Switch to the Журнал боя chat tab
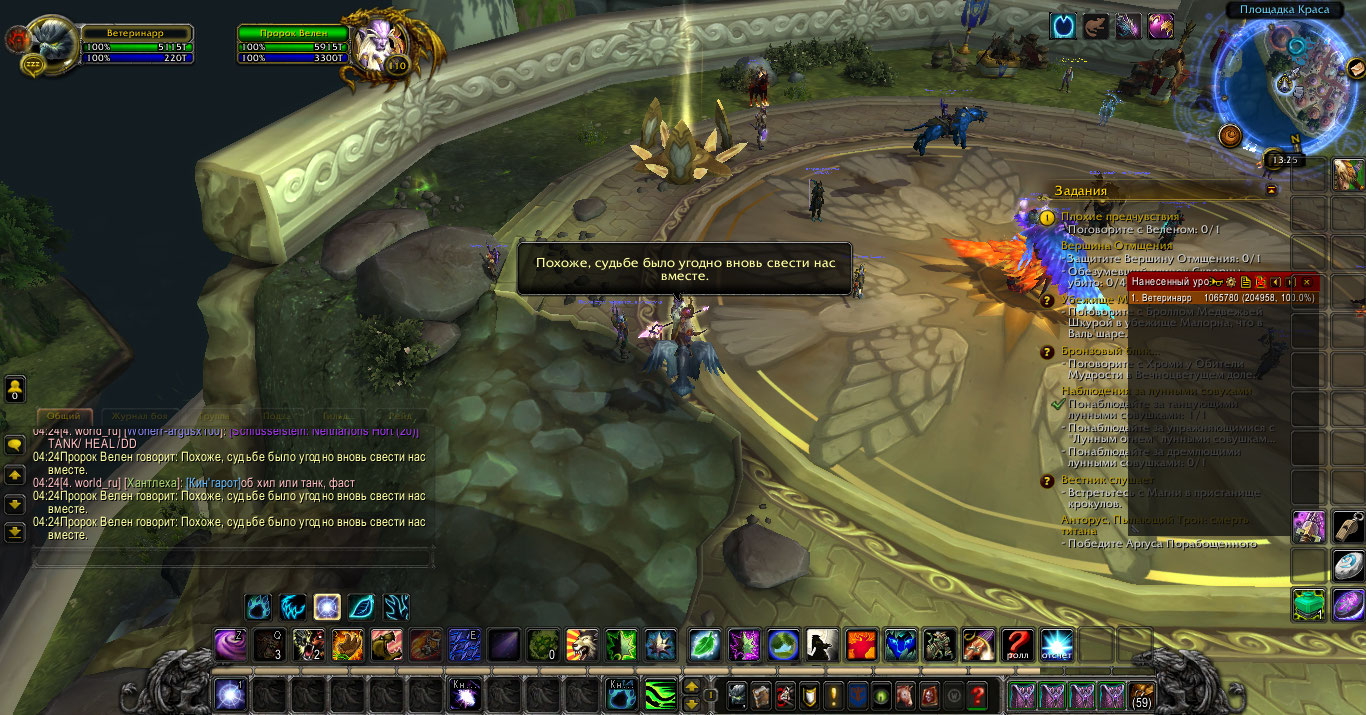 pos(140,416)
